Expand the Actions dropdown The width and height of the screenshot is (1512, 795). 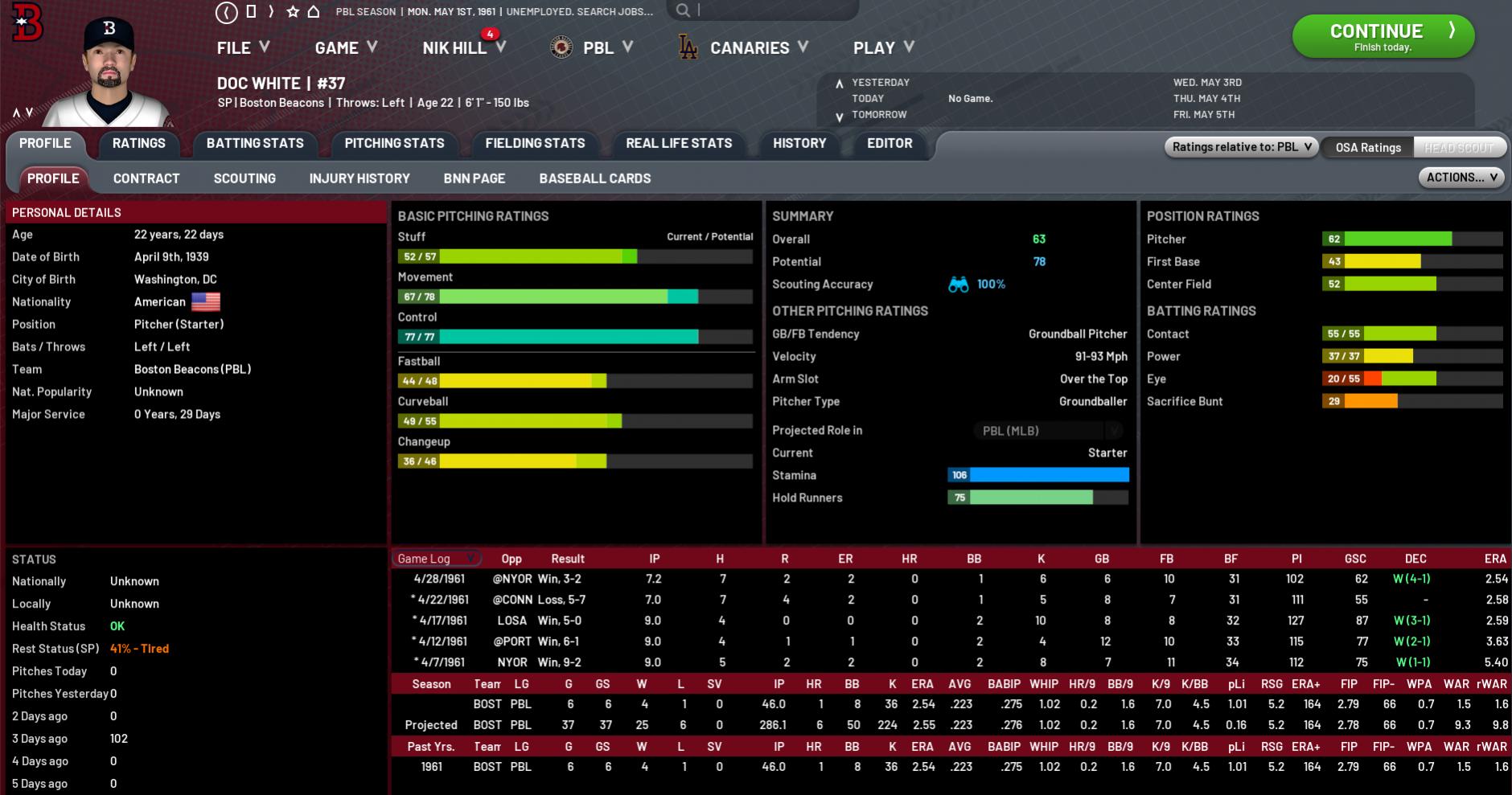point(1461,178)
